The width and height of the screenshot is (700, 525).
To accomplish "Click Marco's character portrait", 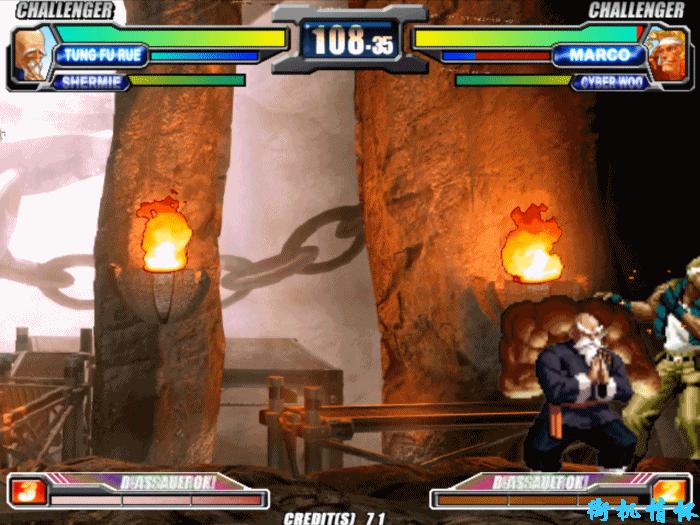I will [665, 54].
